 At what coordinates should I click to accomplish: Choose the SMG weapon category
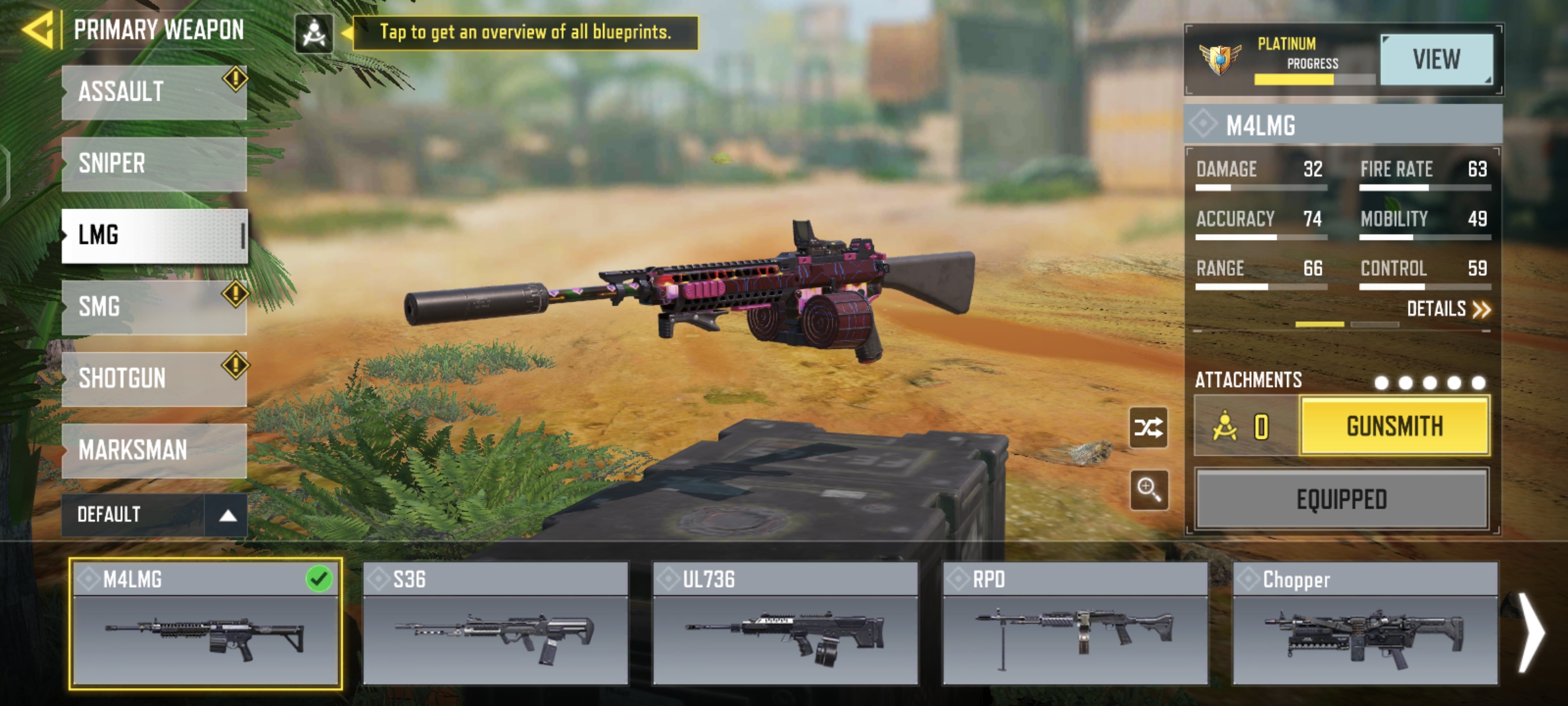coord(154,307)
